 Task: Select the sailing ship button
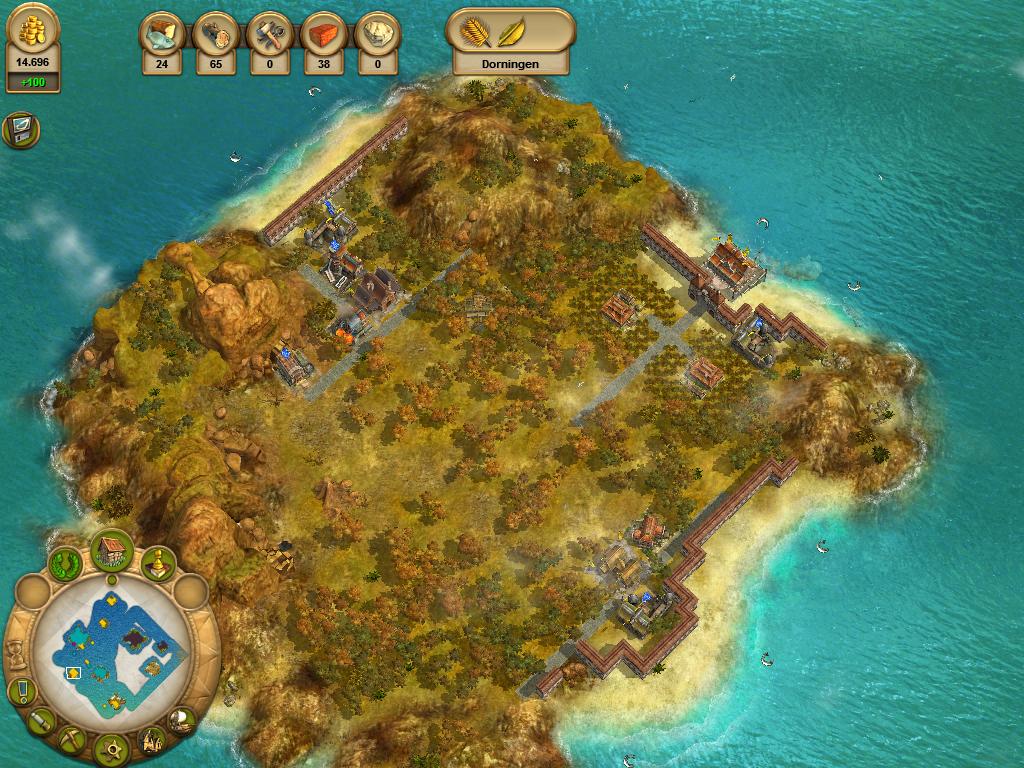click(x=181, y=719)
